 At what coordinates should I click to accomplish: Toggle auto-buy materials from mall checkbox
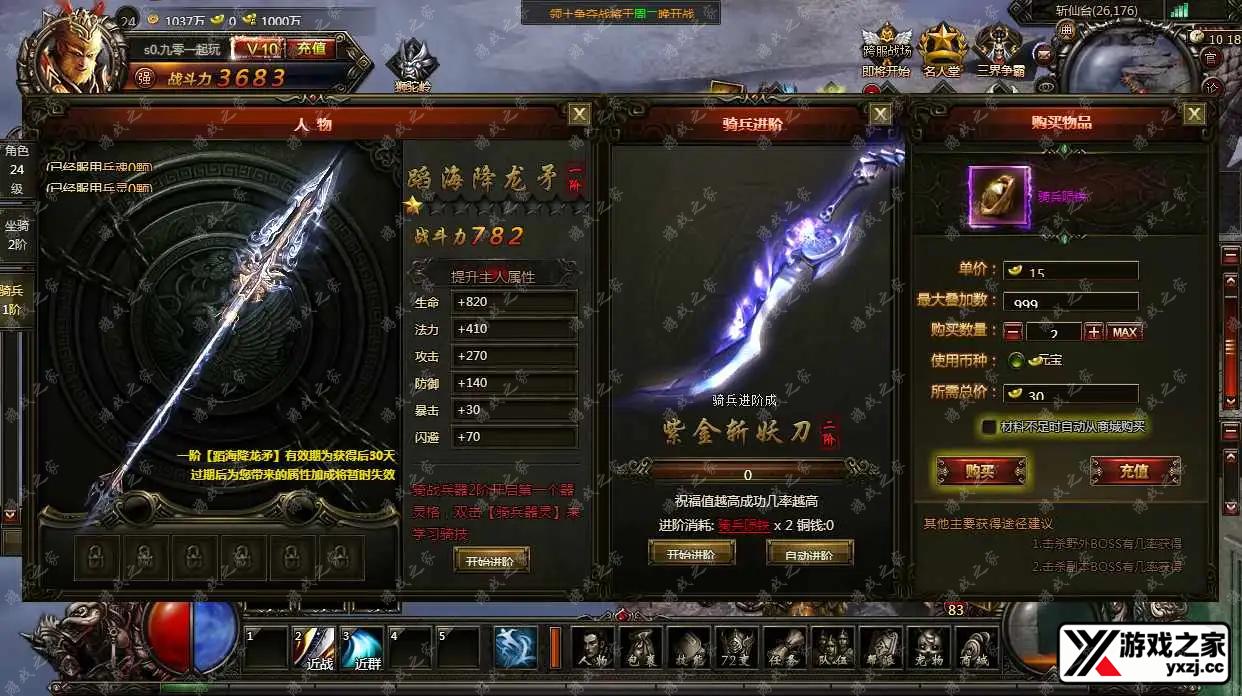(989, 427)
